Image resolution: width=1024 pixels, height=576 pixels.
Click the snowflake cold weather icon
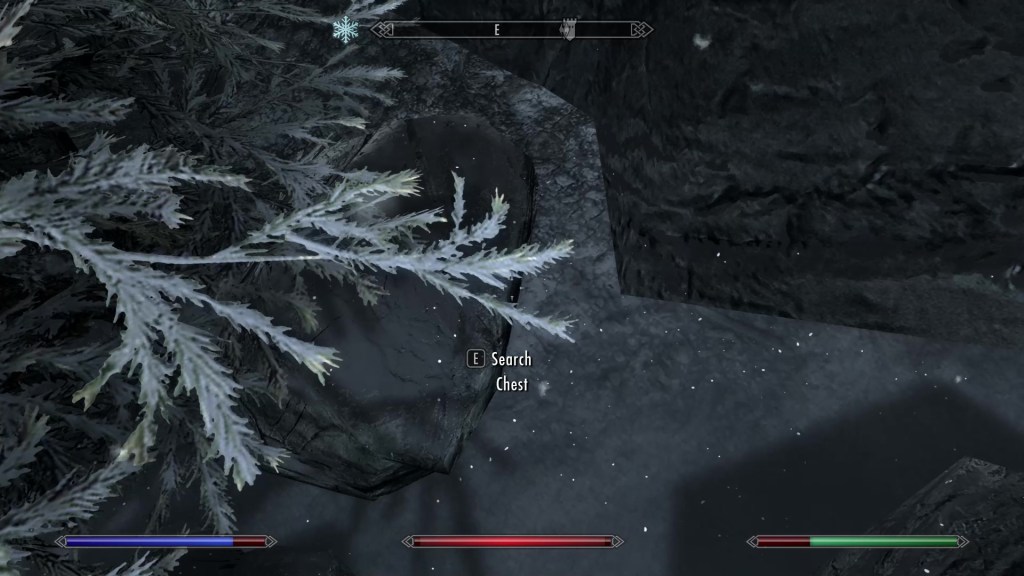point(345,30)
